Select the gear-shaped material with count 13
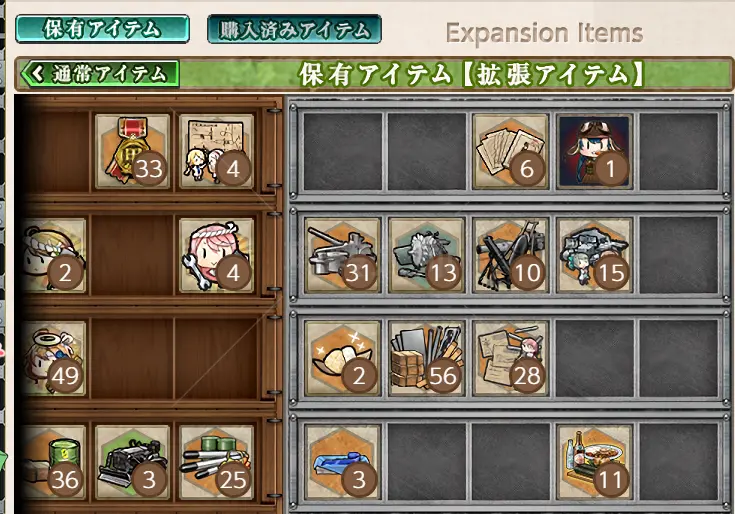The image size is (735, 514). pyautogui.click(x=426, y=255)
